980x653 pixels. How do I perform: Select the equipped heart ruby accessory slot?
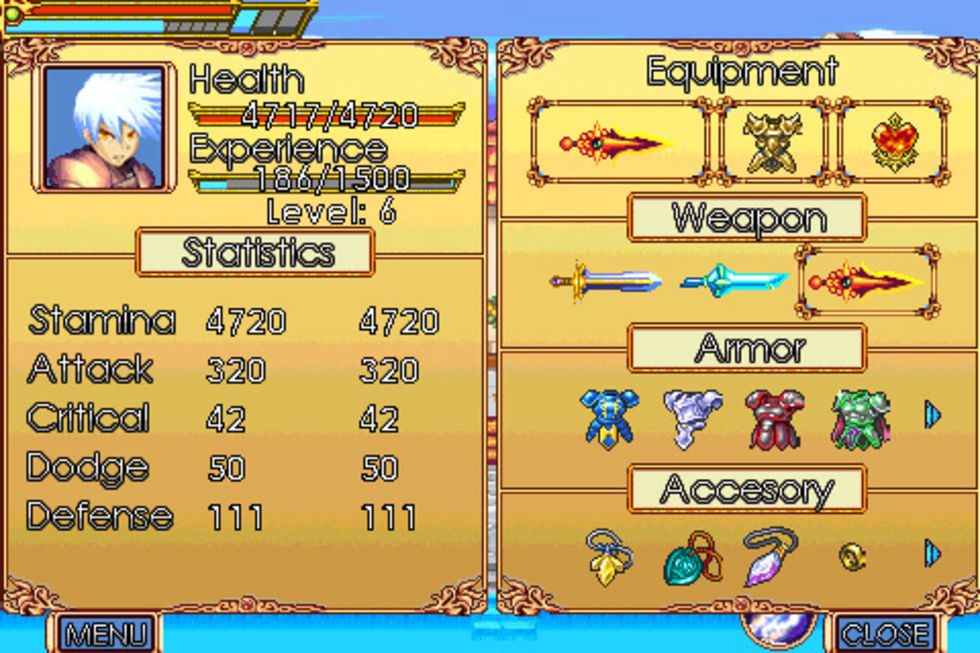893,141
